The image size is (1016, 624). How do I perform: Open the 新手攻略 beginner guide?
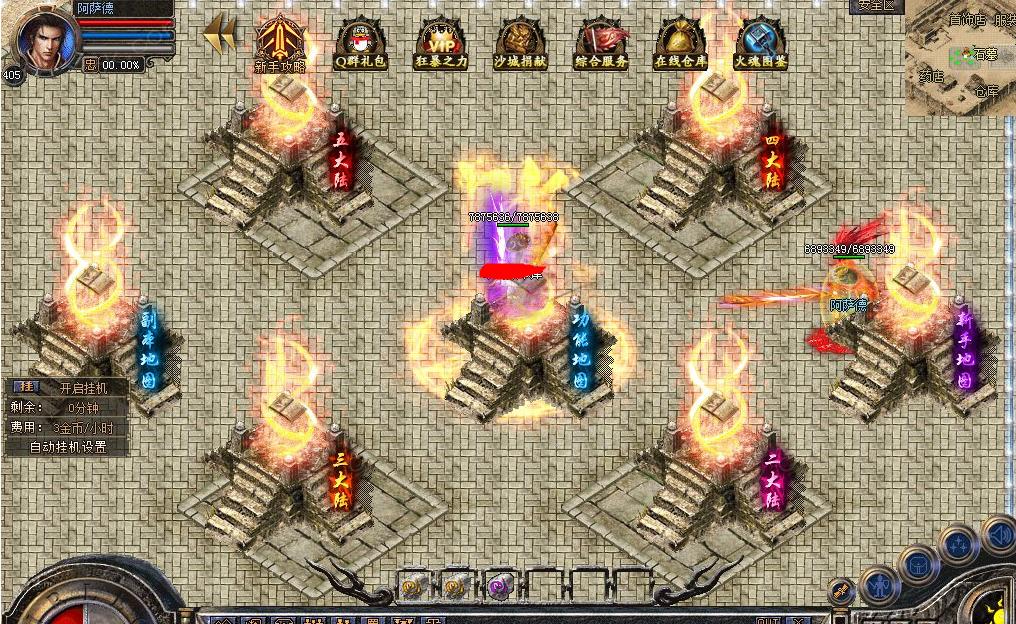tap(279, 42)
